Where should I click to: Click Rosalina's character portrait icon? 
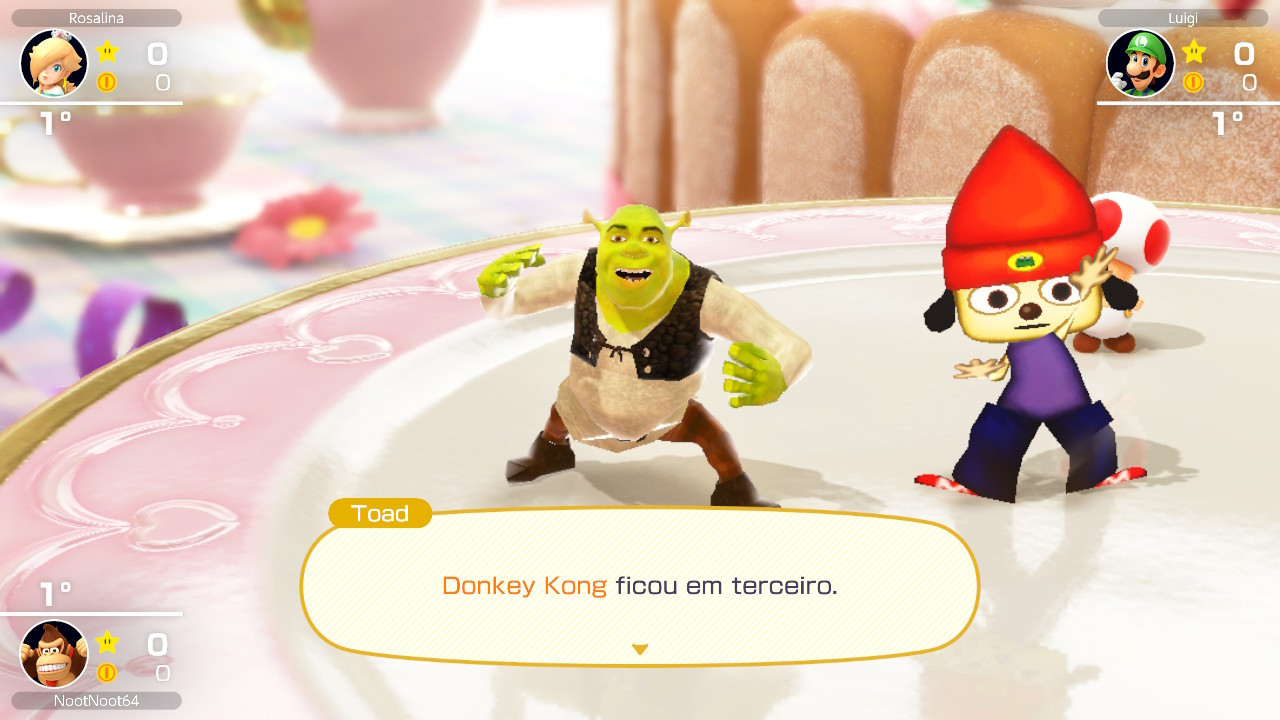point(54,63)
